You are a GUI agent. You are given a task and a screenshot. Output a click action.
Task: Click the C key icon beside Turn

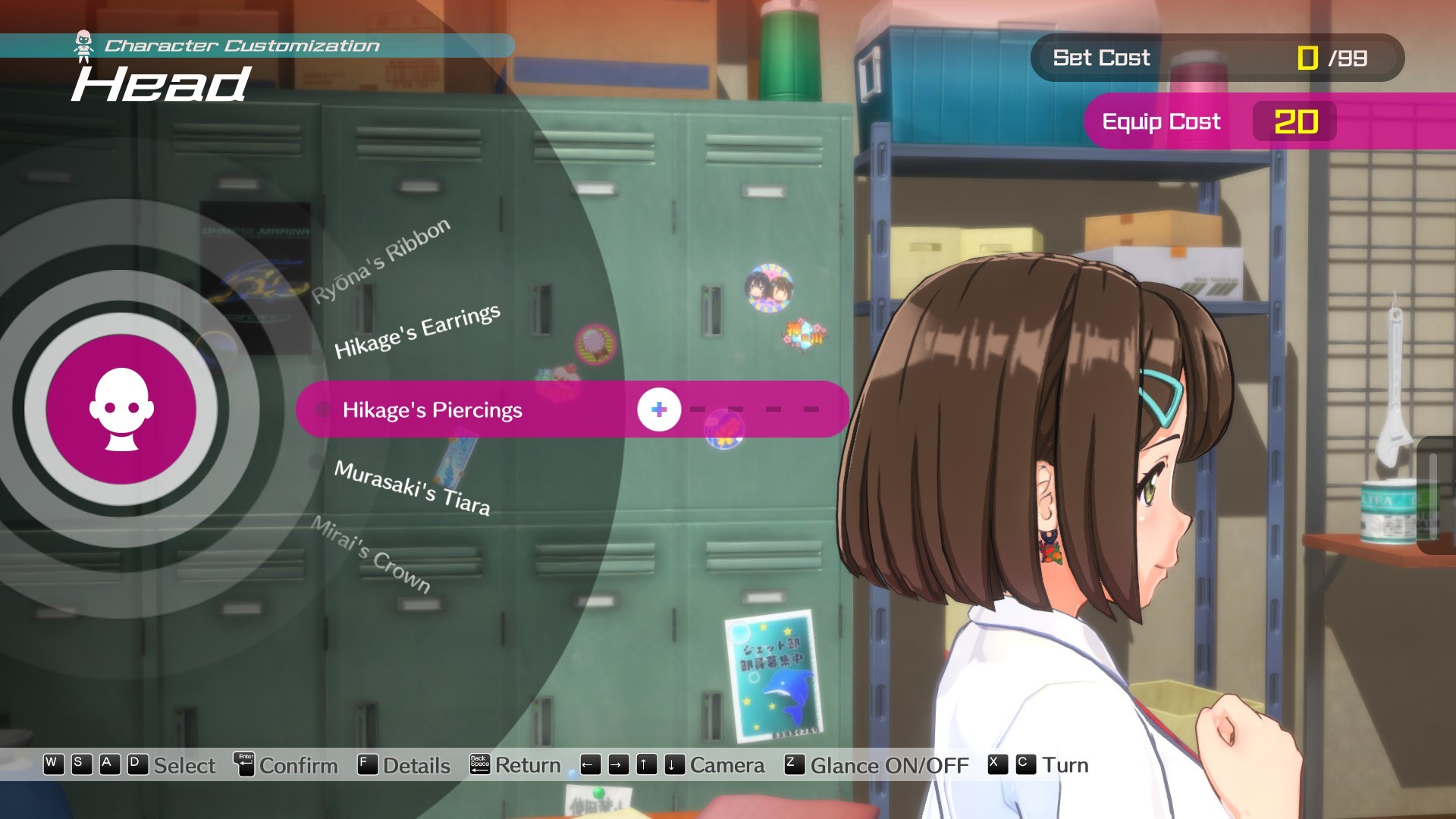1026,766
